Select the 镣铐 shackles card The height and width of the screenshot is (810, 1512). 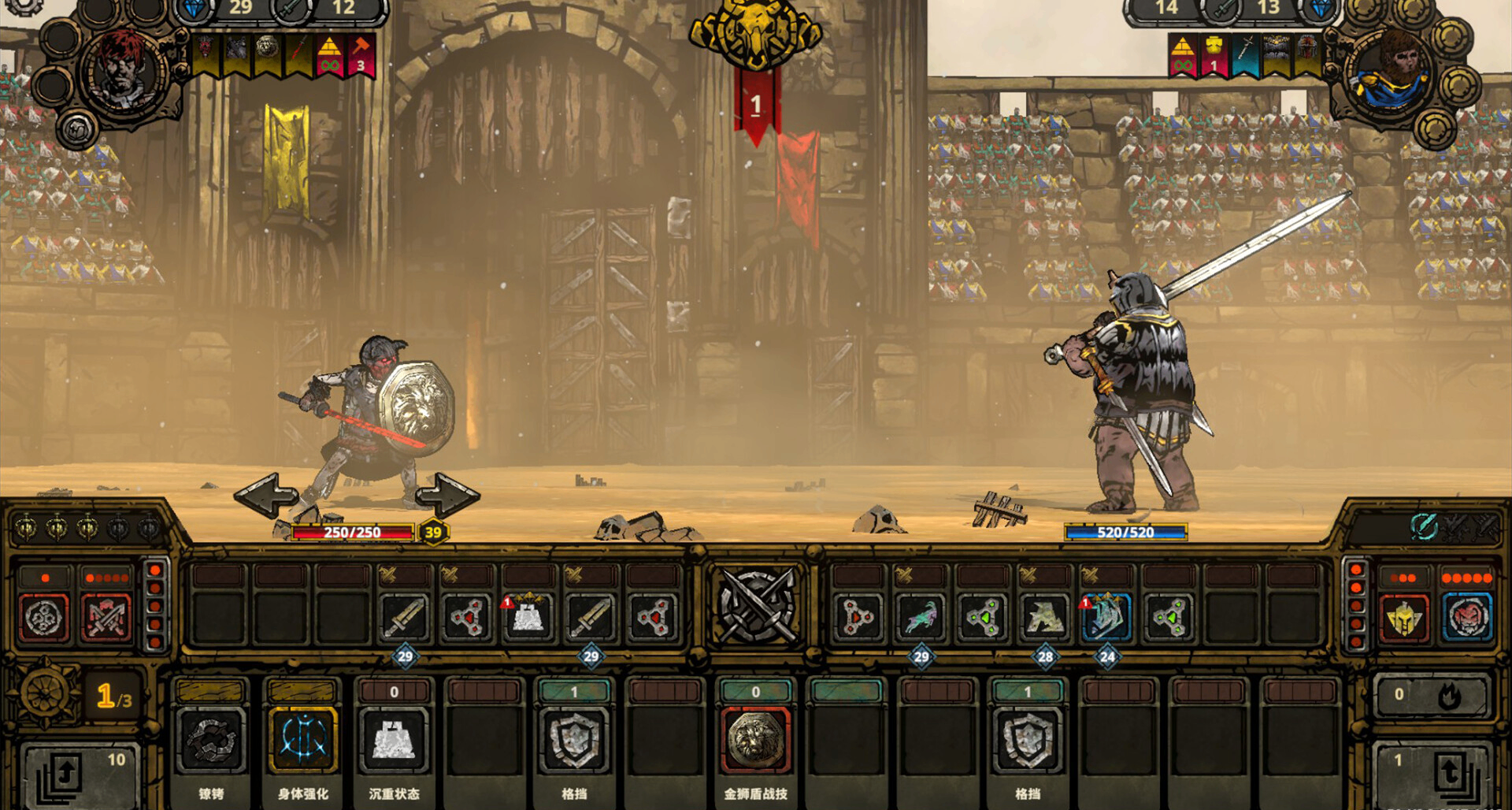point(211,741)
